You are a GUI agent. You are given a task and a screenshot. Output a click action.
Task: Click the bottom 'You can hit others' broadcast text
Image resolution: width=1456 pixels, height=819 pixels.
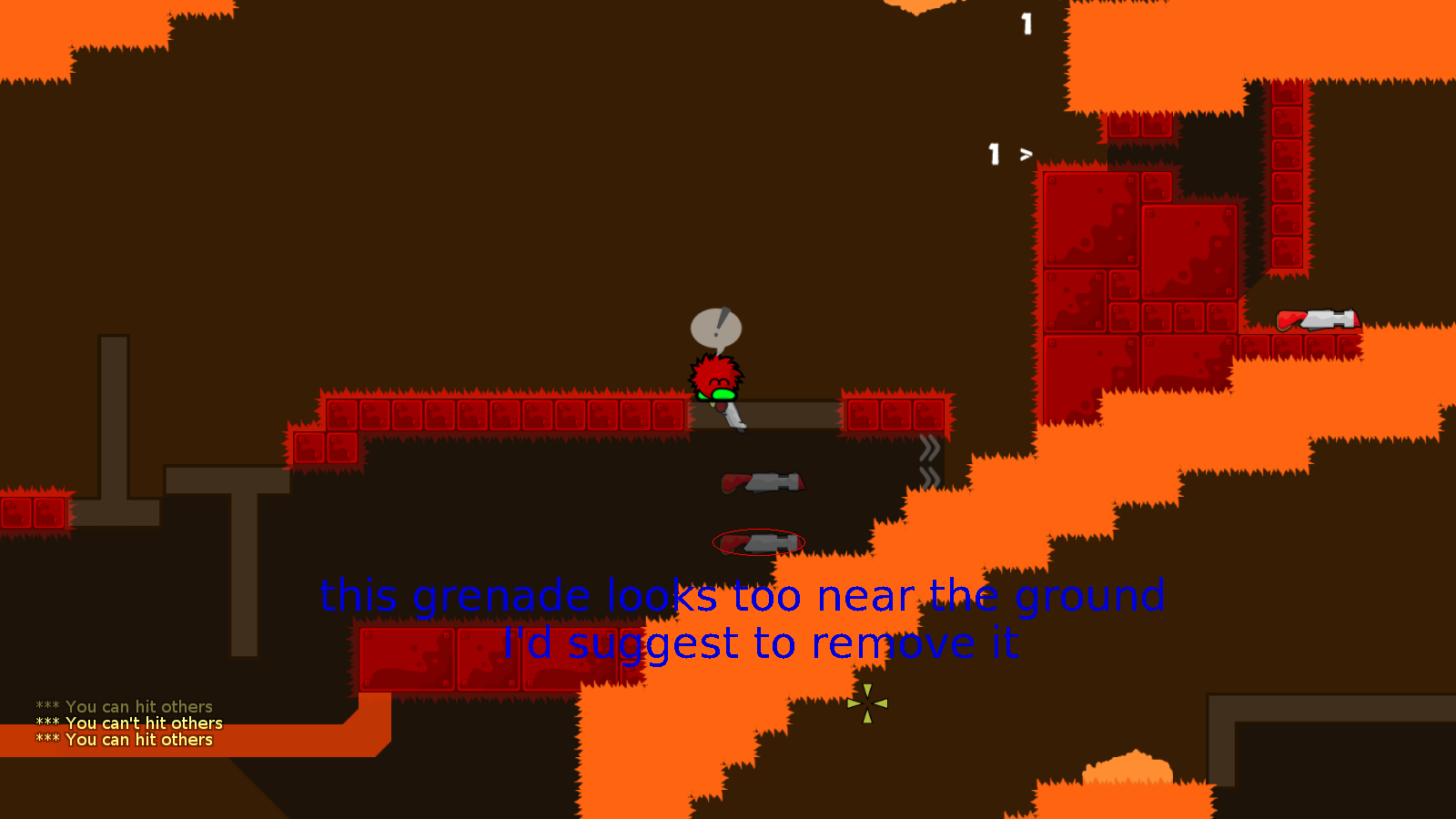pyautogui.click(x=124, y=740)
